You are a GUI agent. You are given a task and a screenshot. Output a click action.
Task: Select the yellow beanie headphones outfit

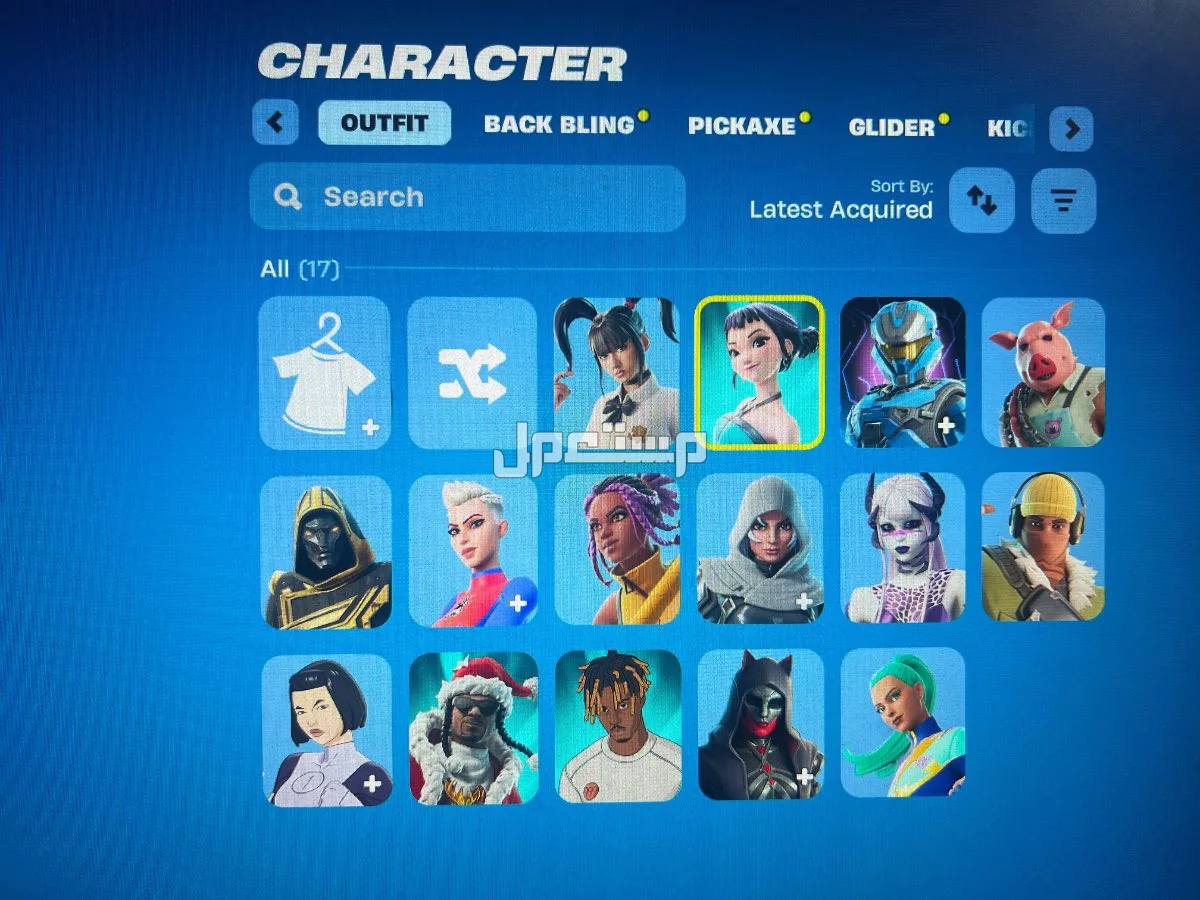(1043, 547)
